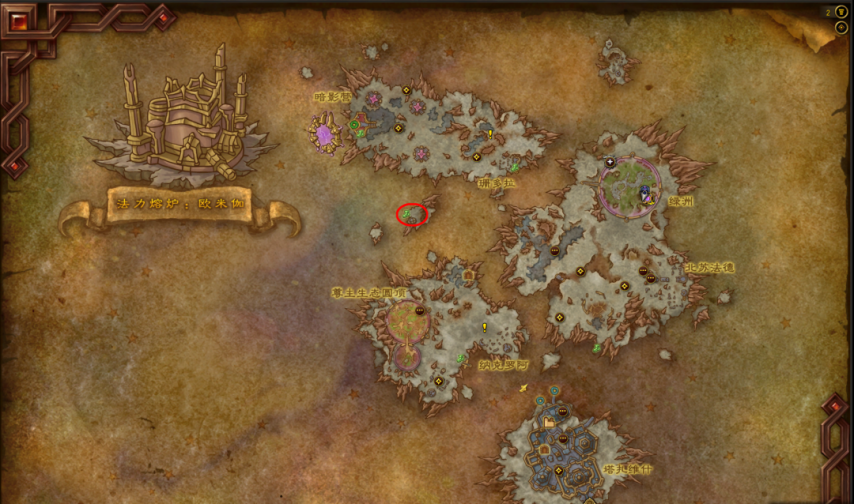Open the map filter funnel button

[840, 12]
